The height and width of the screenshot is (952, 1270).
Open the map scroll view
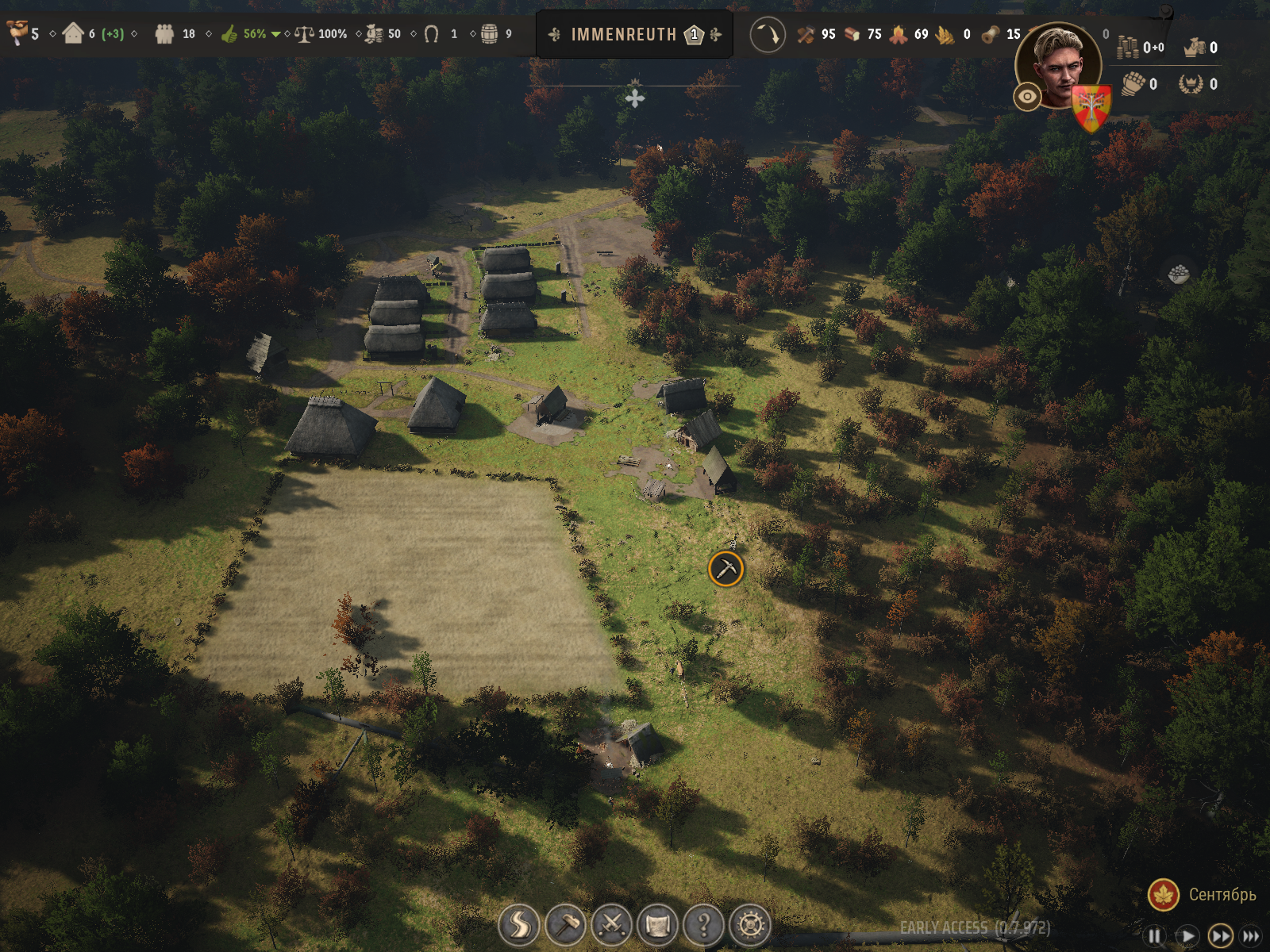coord(658,925)
